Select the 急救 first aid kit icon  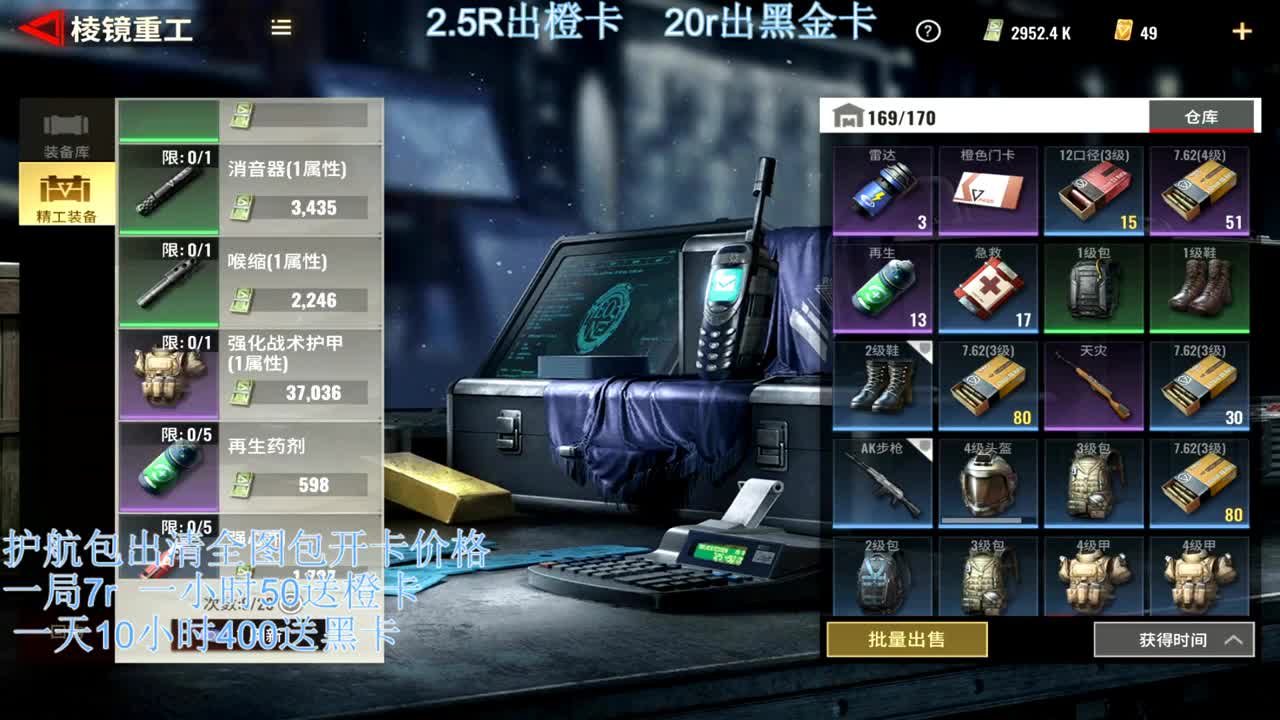pyautogui.click(x=987, y=288)
